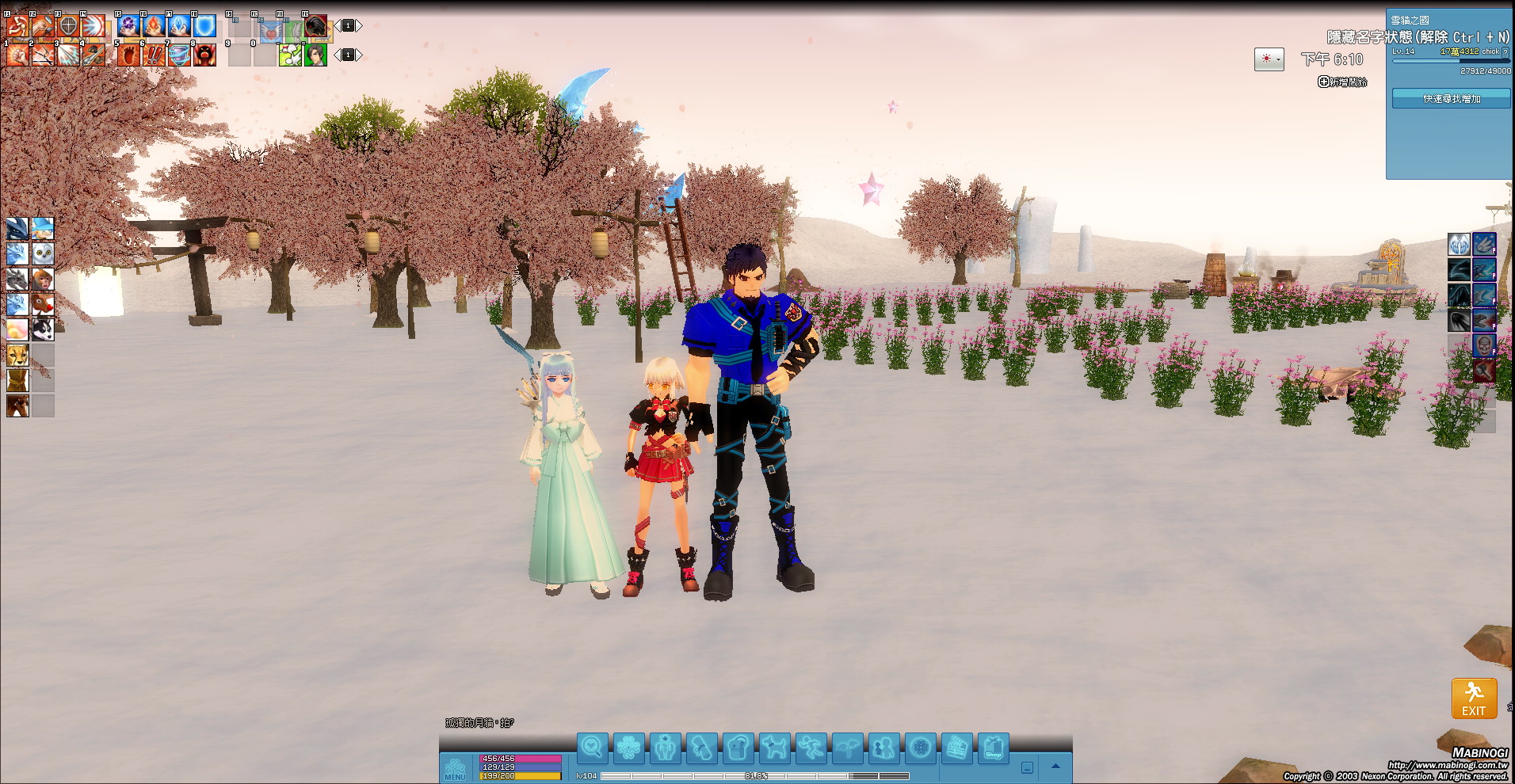
Task: Select the white dragon pet icon
Action: point(17,253)
